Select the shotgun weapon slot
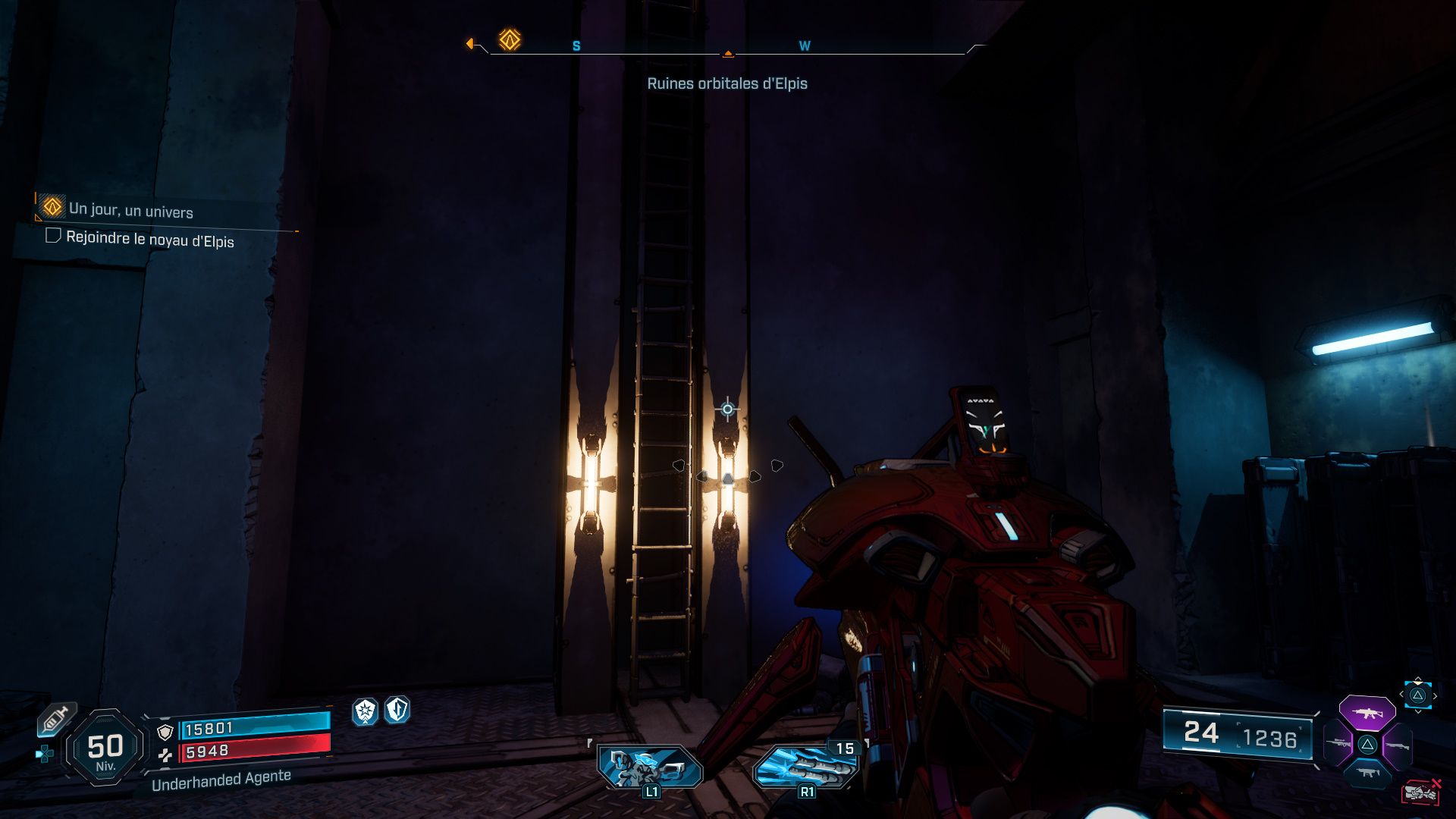This screenshot has height=819, width=1456. click(1398, 745)
